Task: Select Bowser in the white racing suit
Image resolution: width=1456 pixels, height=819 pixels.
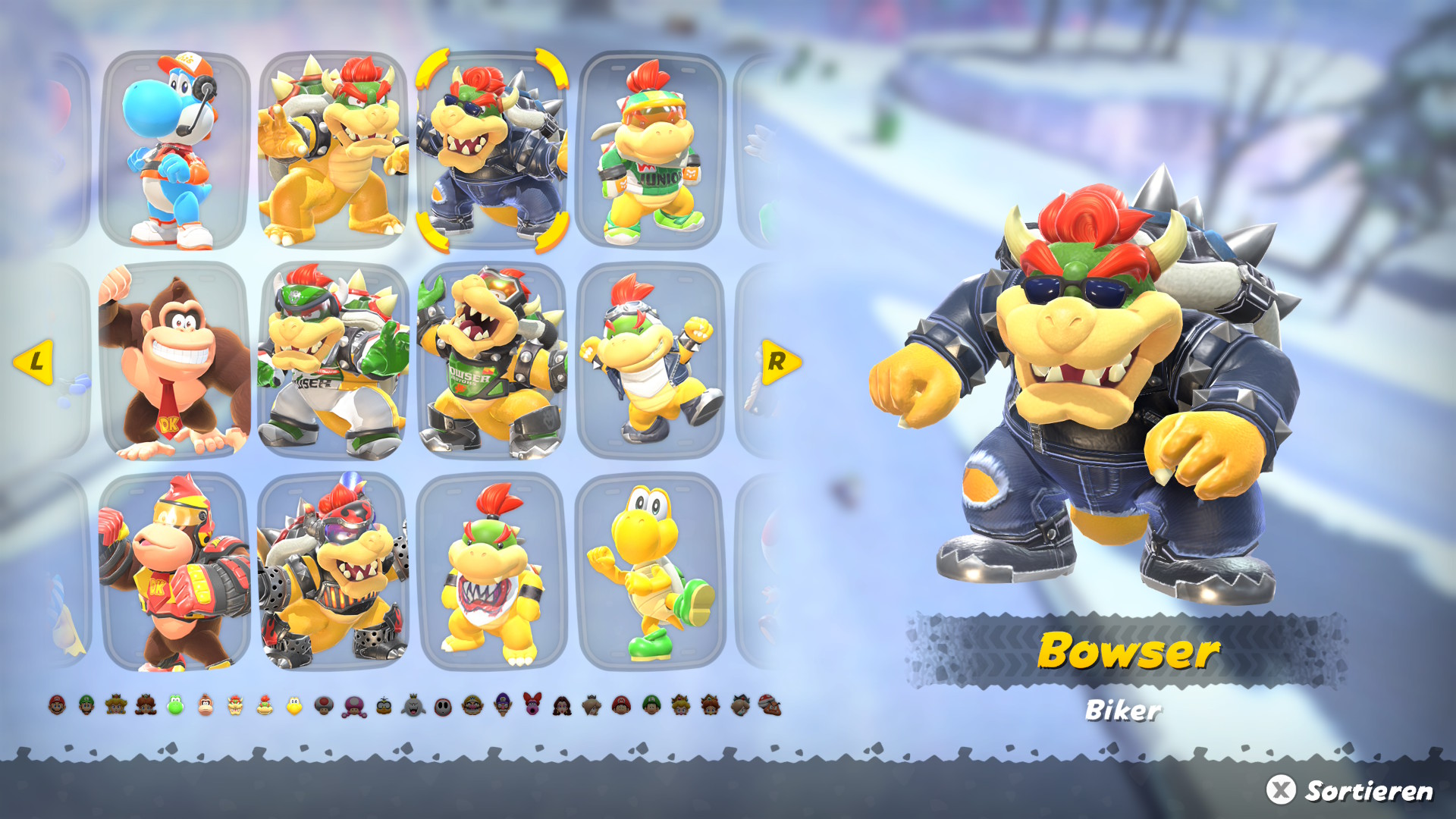Action: [x=334, y=362]
